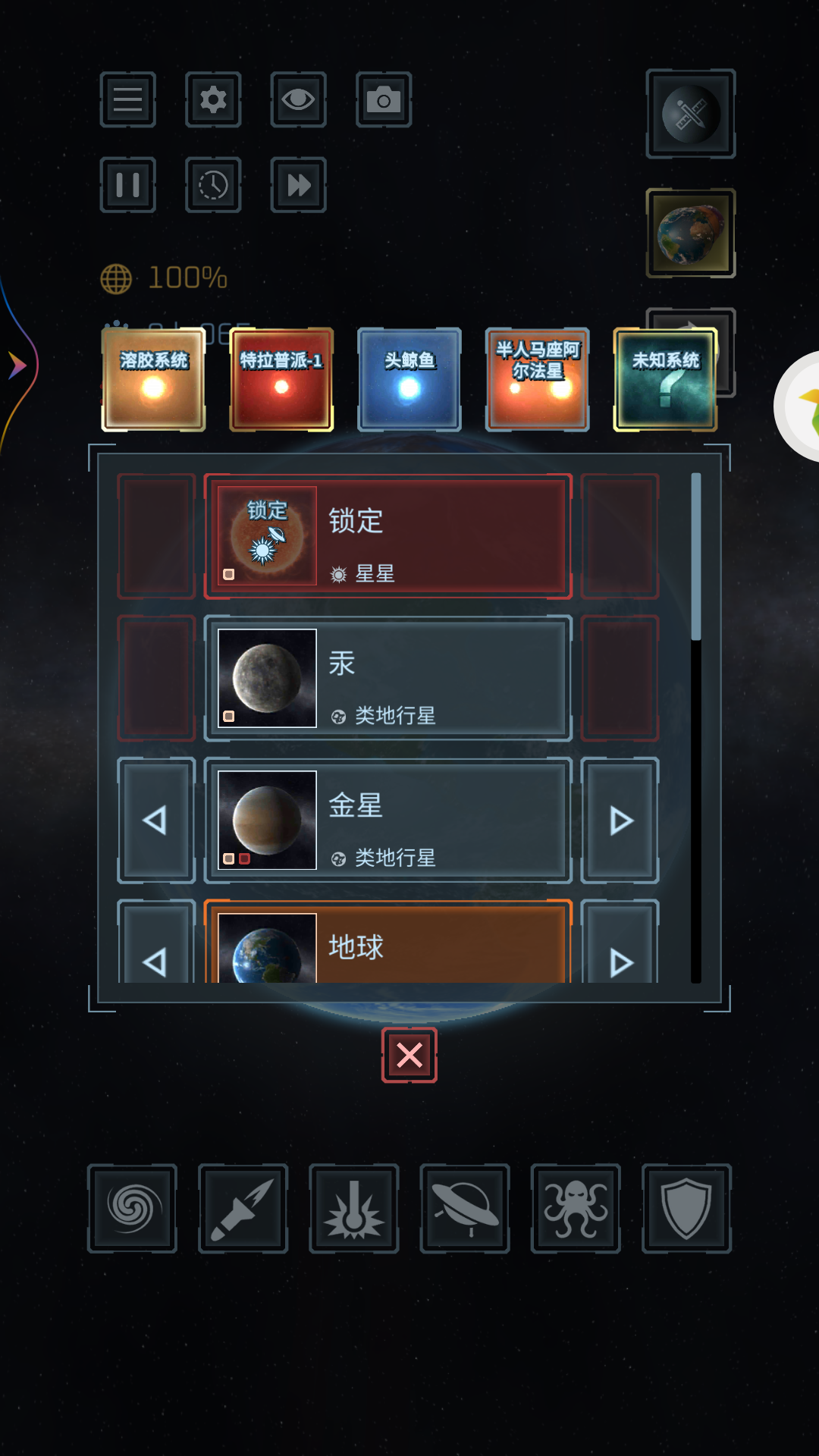Close the planet list with red X
Screen dimensions: 819x1456
[x=409, y=1055]
